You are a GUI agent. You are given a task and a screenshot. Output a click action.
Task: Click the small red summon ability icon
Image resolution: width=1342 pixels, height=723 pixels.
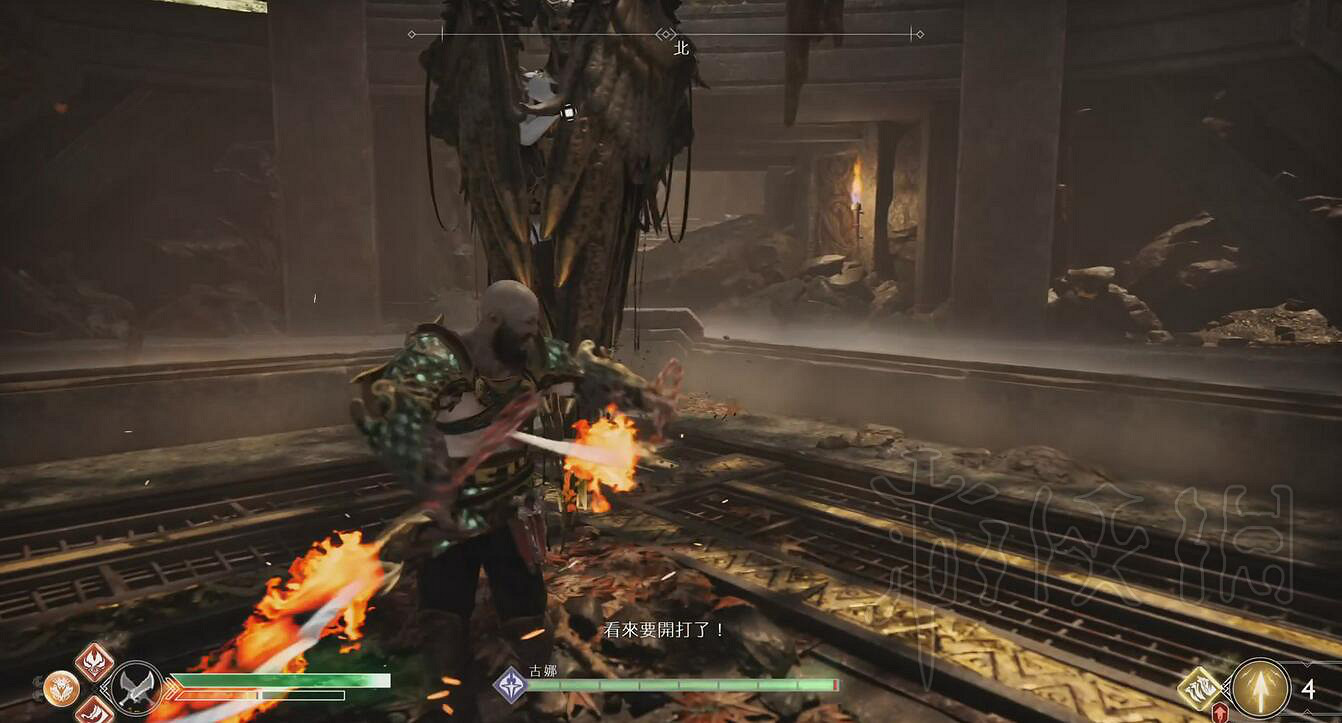tap(1221, 713)
